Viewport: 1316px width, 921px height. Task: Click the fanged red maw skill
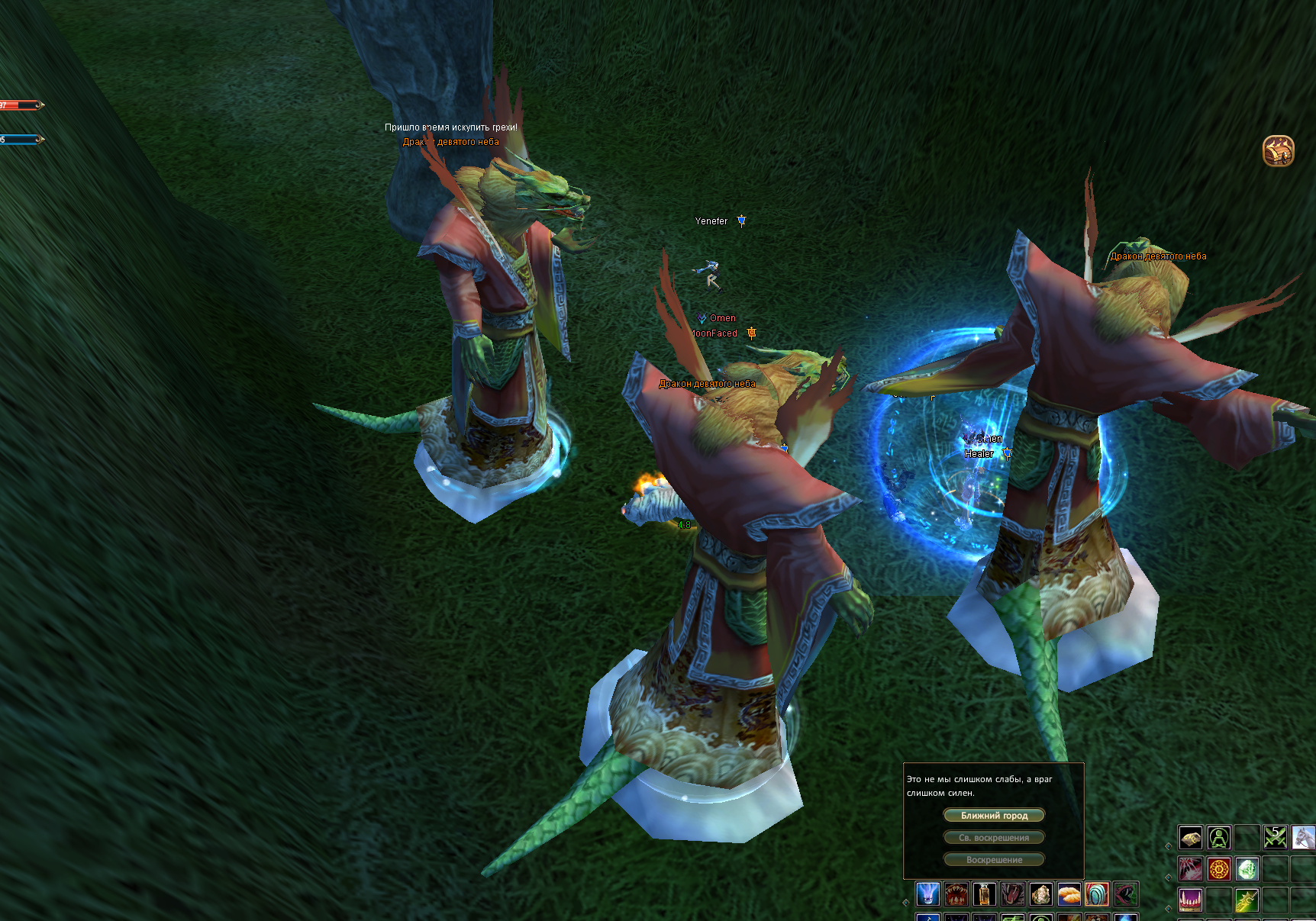[x=956, y=894]
